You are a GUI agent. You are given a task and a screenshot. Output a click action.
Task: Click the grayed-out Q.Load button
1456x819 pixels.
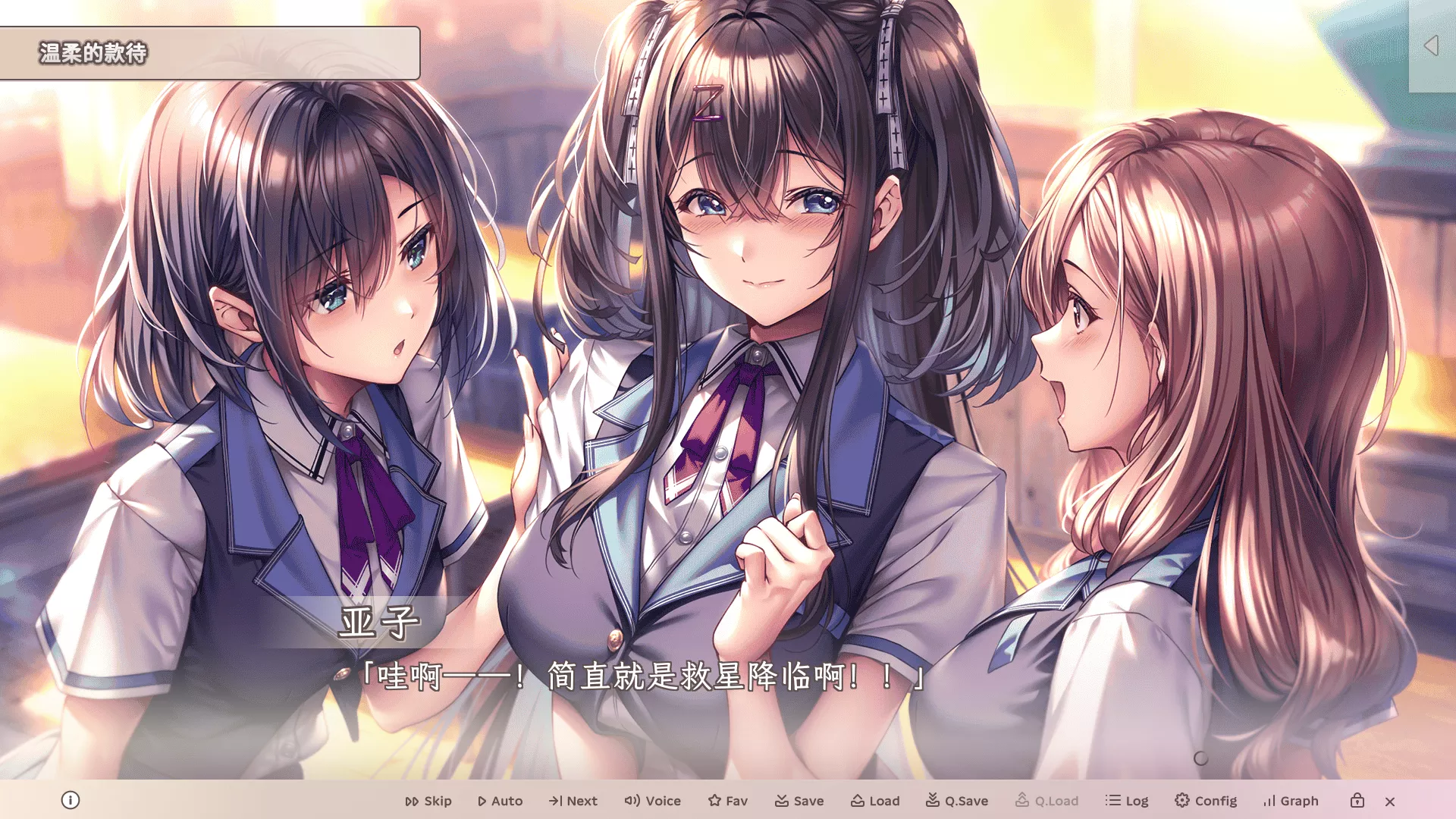[x=1046, y=800]
